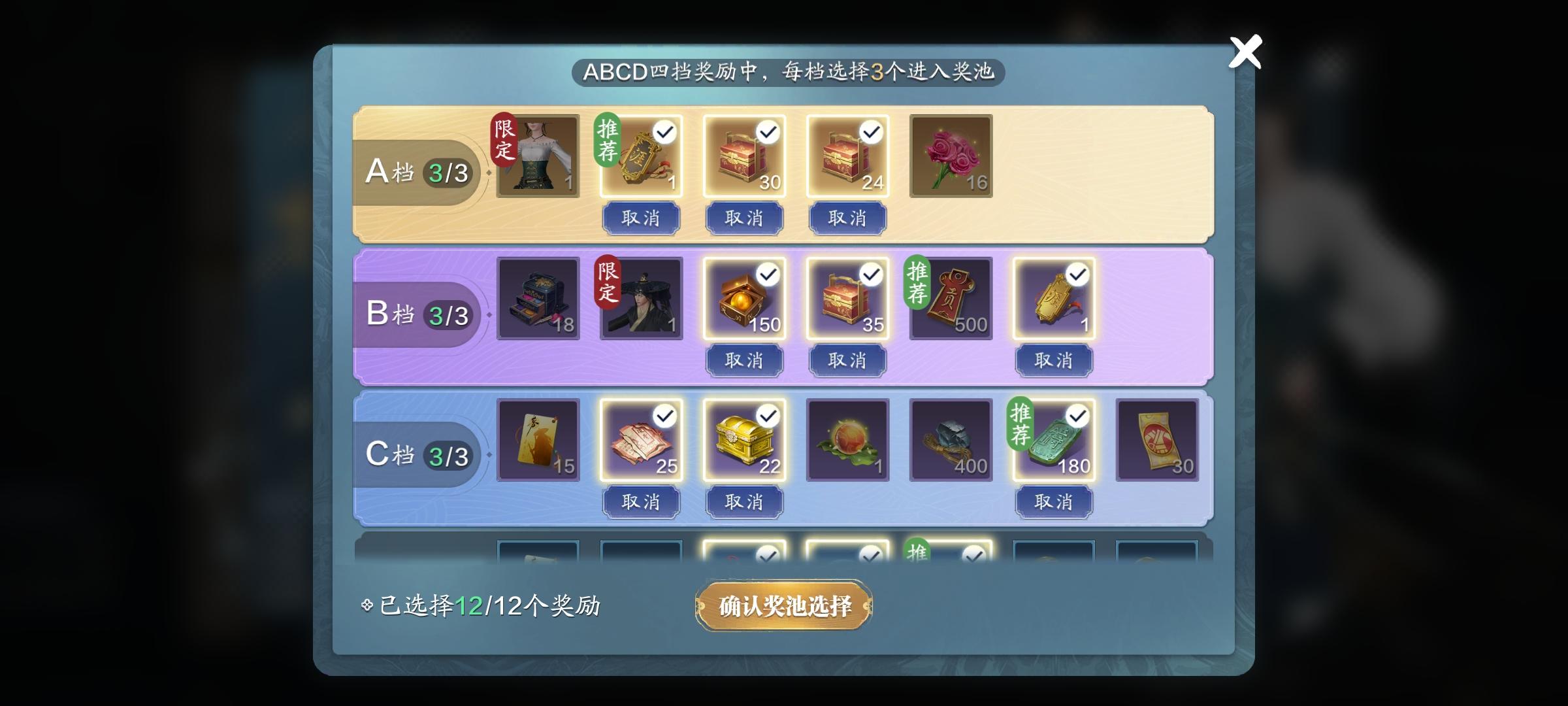
Task: Select the recommended tribute talisman (500) in tier B
Action: 951,299
